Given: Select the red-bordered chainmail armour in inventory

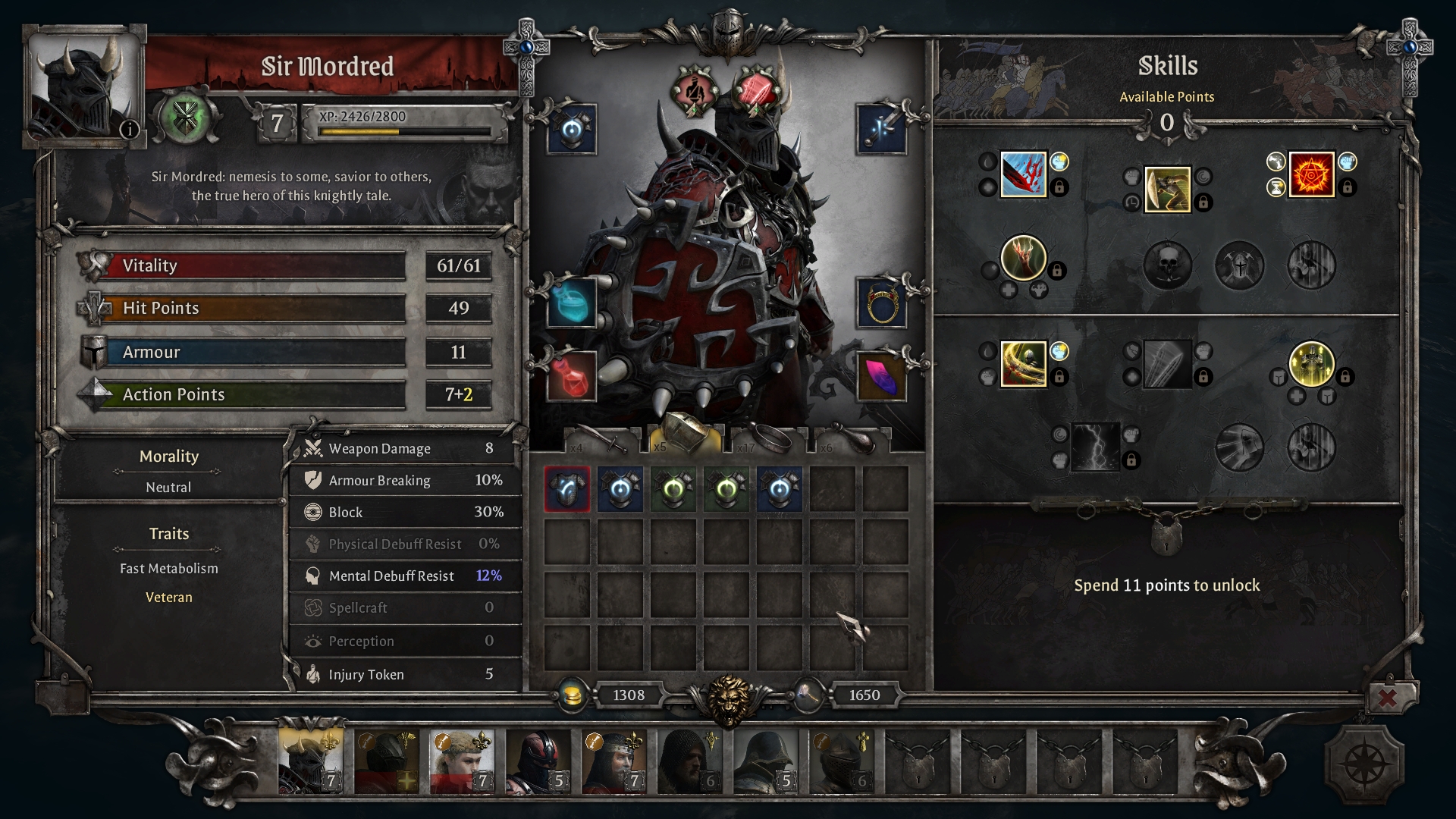Looking at the screenshot, I should pos(567,489).
